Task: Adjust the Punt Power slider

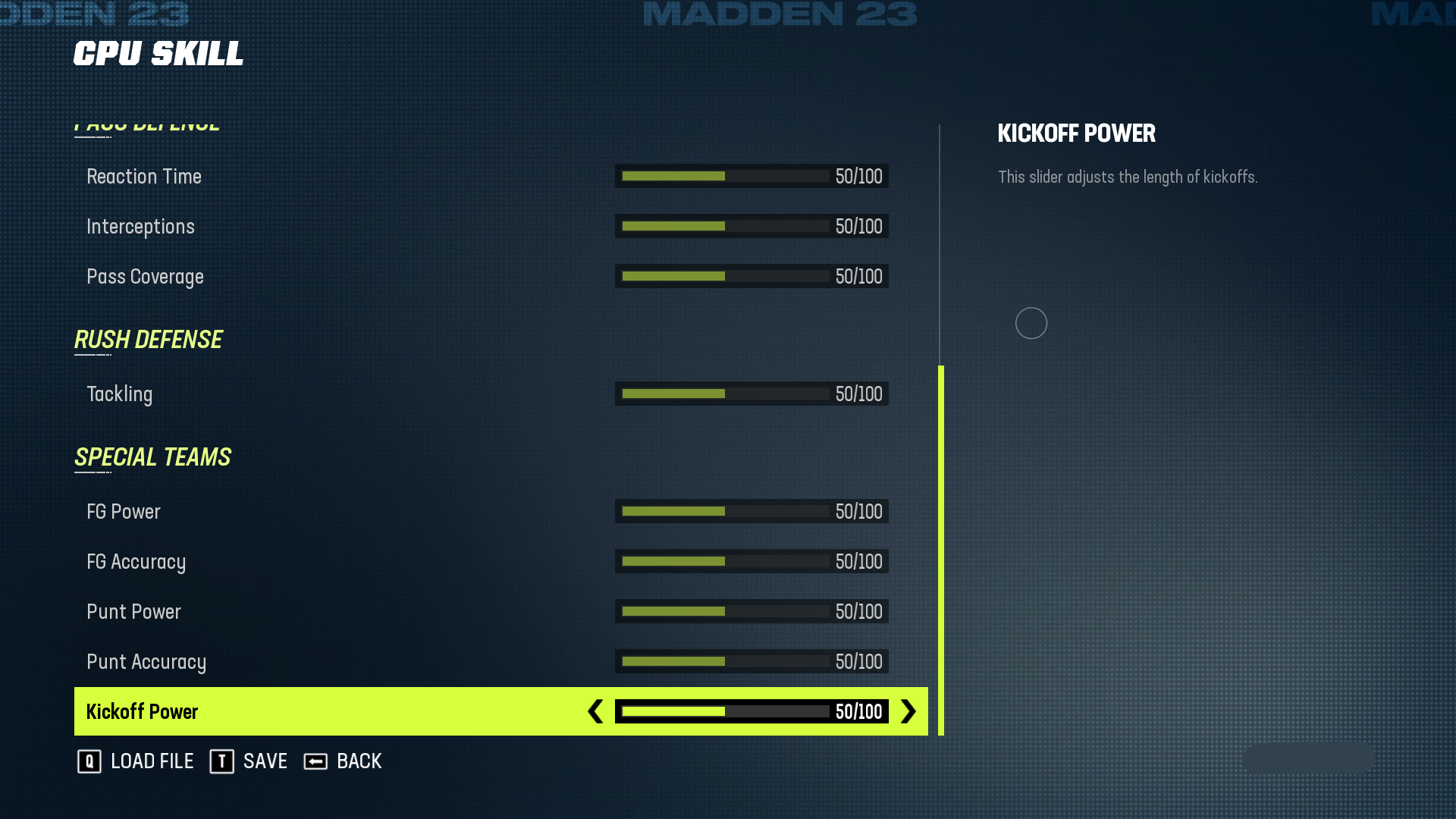Action: (x=751, y=611)
